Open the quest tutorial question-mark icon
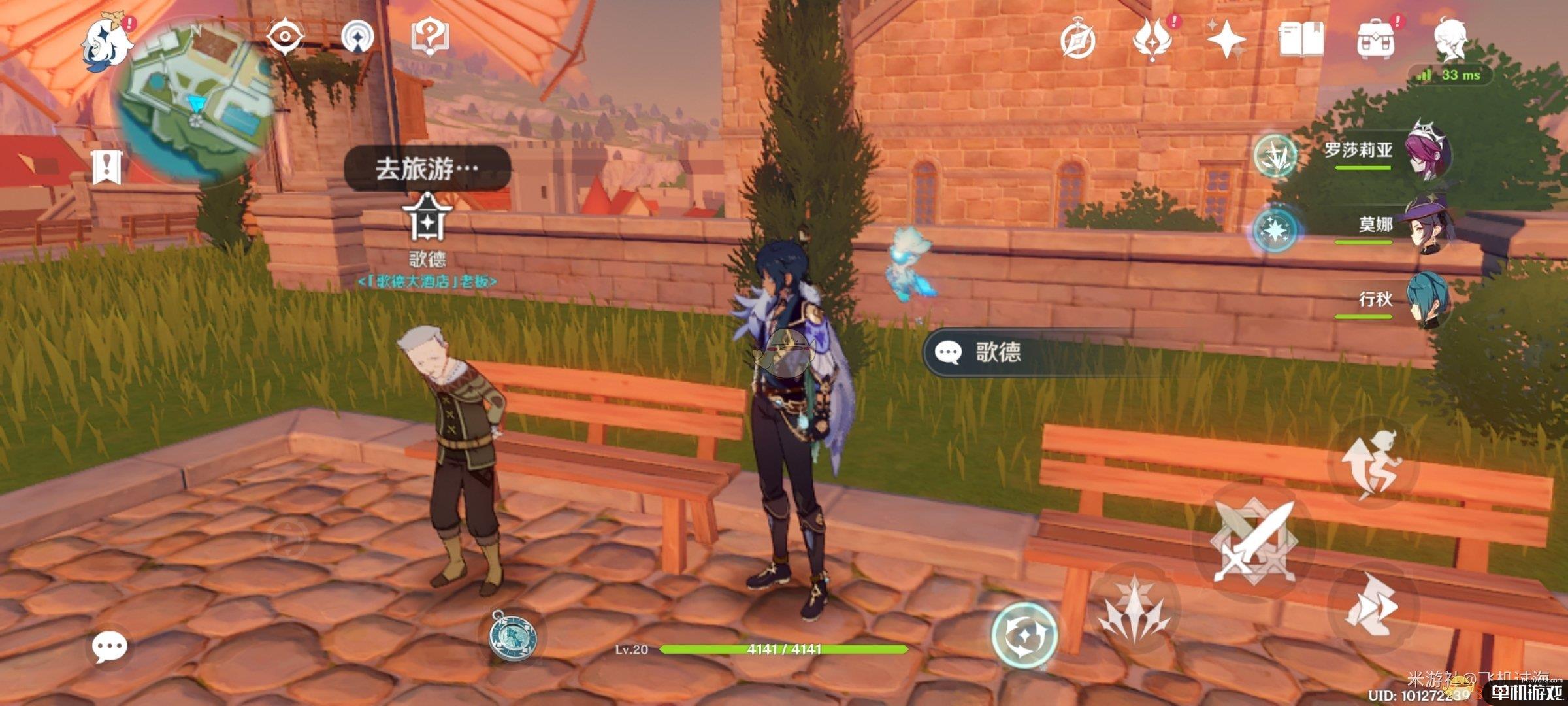The height and width of the screenshot is (706, 1568). pos(430,36)
